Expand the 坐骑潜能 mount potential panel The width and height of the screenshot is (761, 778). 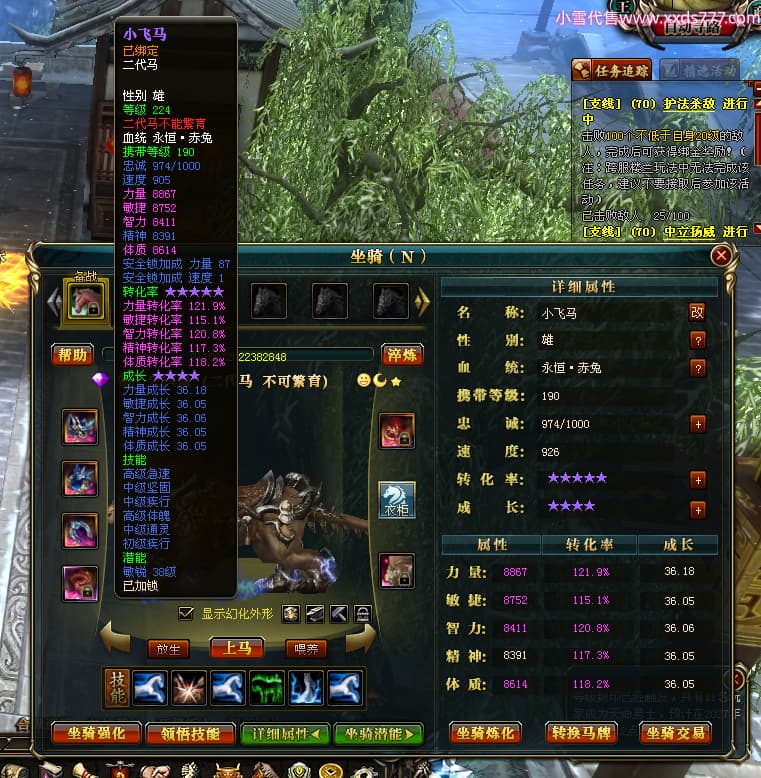pos(379,733)
